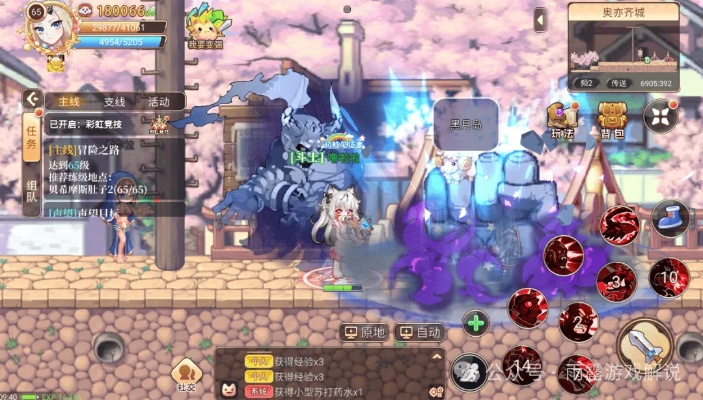Open the 活动 events tab
The image size is (703, 400).
coord(158,102)
